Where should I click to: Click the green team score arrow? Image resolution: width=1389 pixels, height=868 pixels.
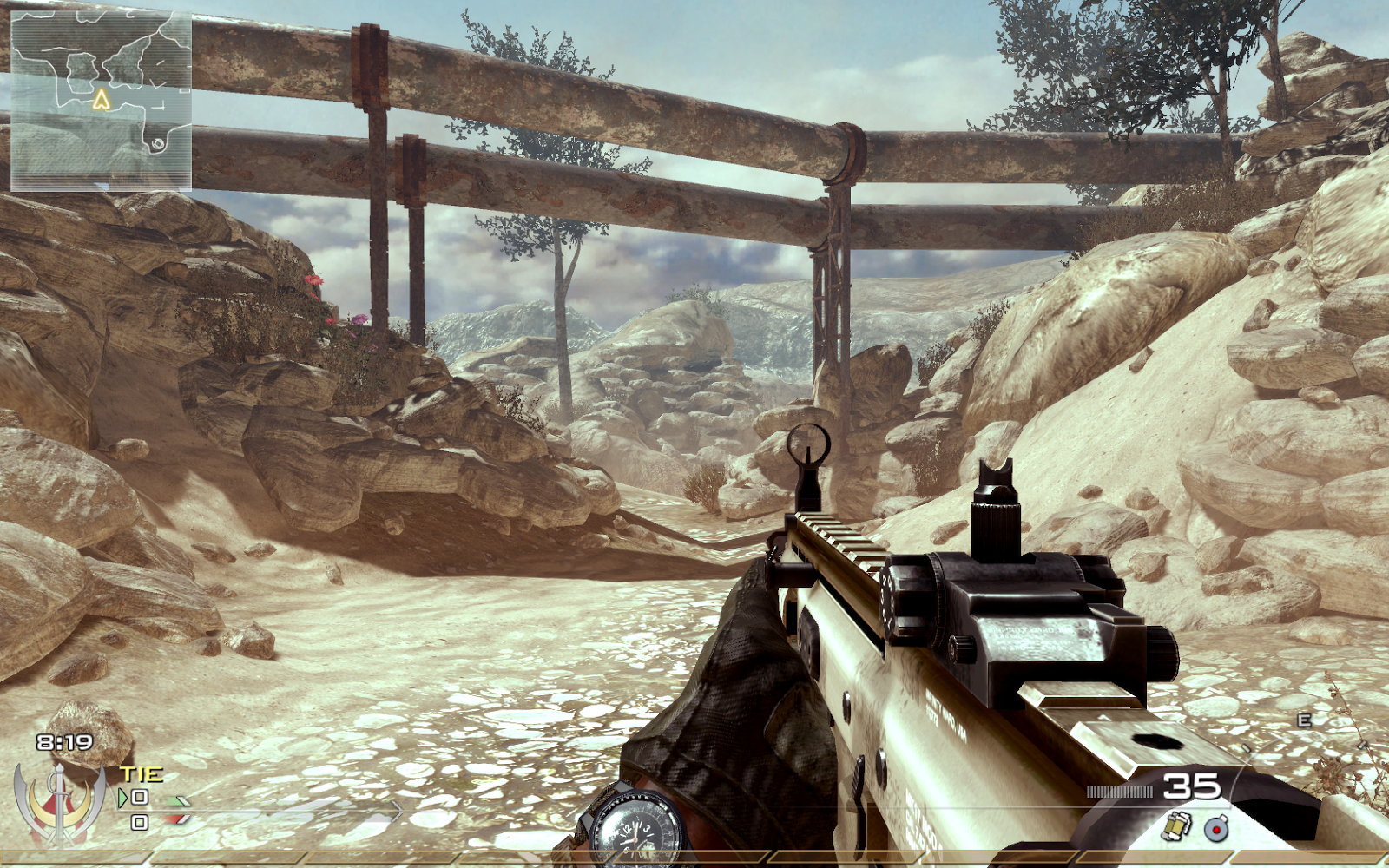pos(177,800)
